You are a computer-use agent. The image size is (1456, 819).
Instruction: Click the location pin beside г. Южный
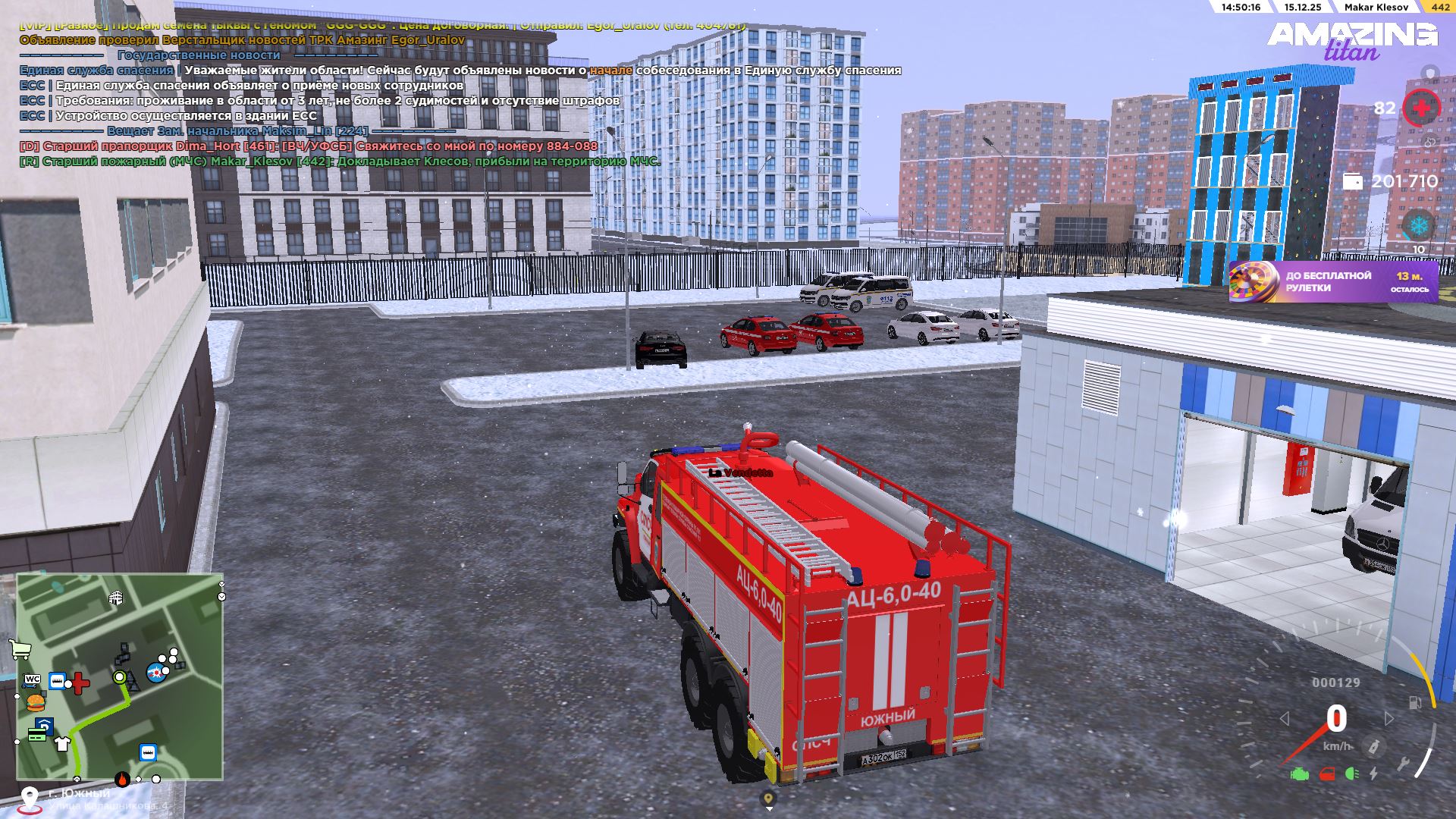click(x=30, y=798)
